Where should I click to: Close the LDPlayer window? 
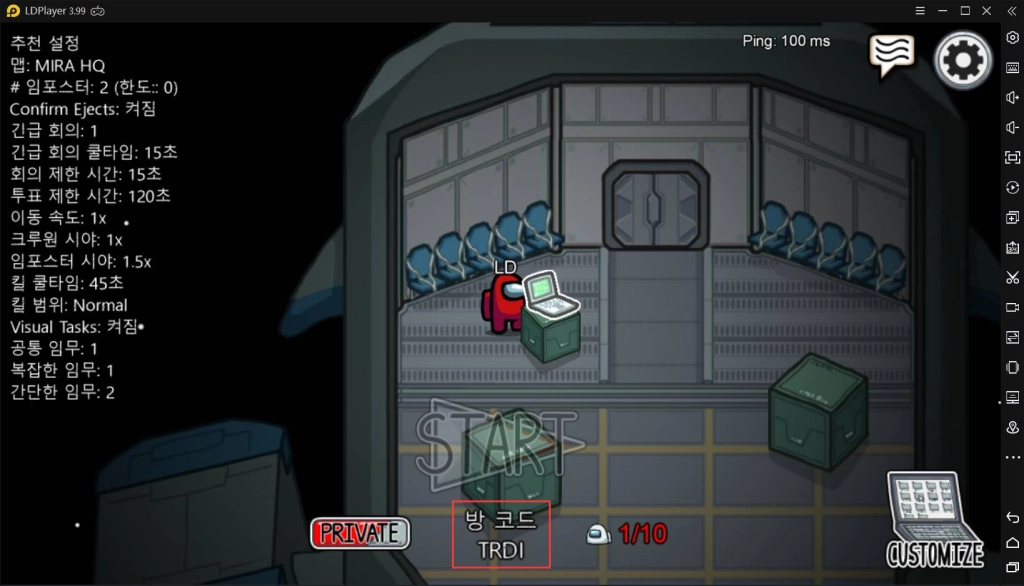coord(987,10)
